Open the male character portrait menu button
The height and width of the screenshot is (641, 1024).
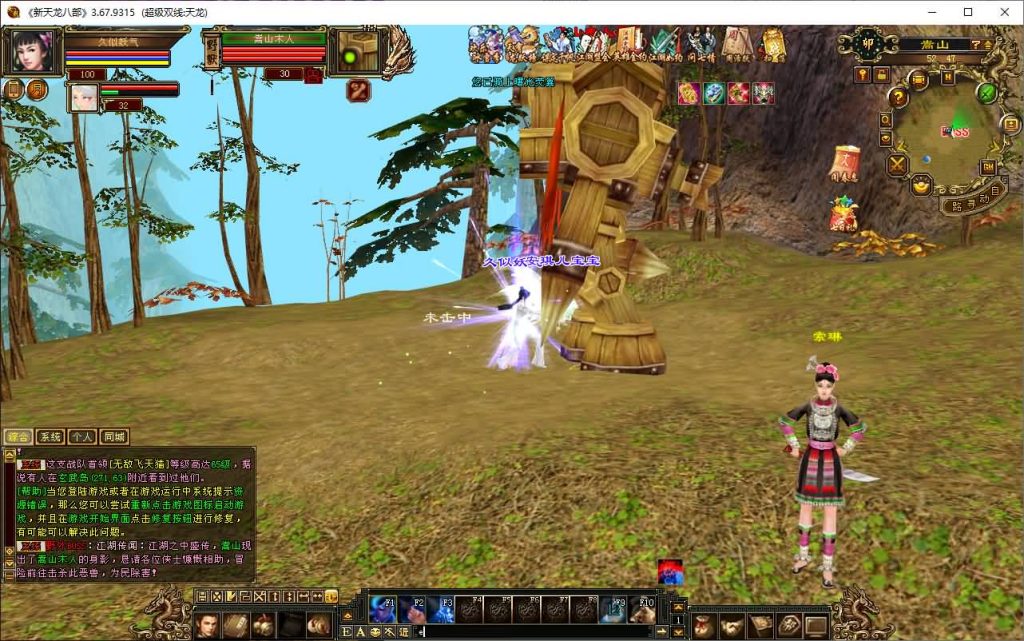(x=207, y=625)
